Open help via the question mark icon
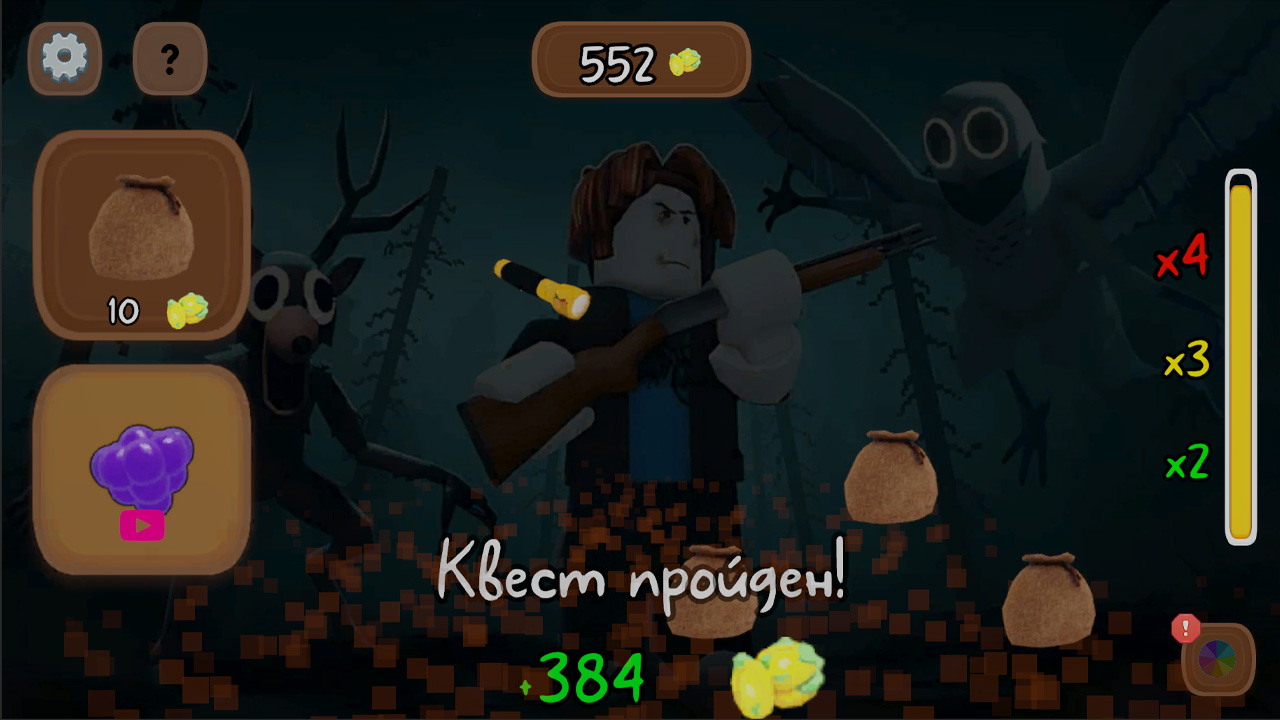The image size is (1280, 720). tap(169, 58)
